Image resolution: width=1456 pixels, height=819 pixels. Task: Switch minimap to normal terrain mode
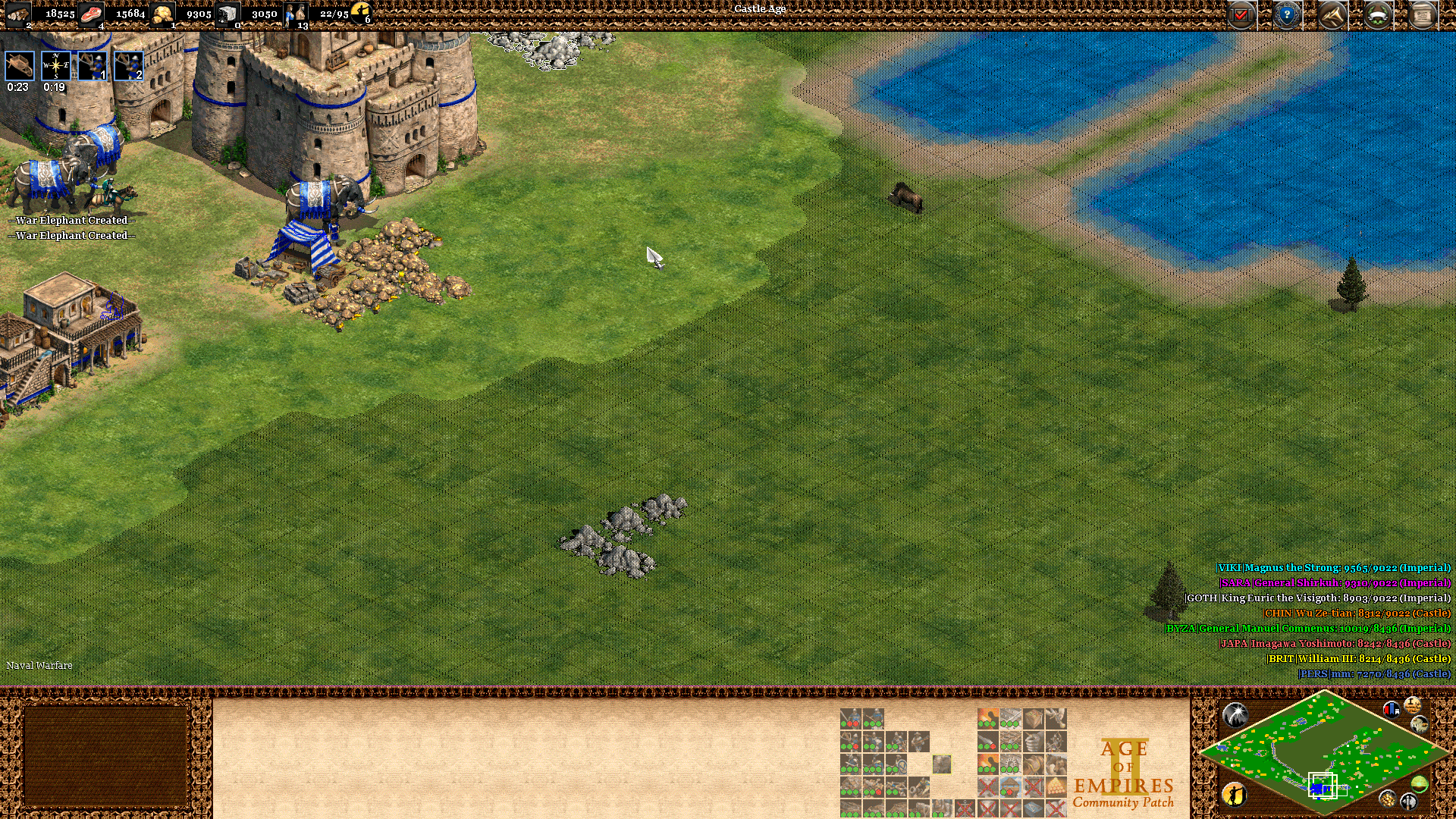coord(1420,784)
